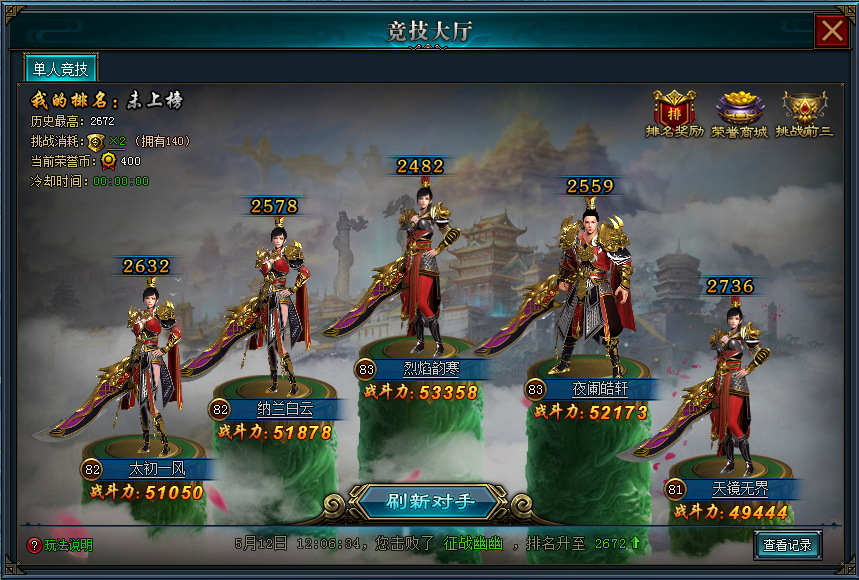This screenshot has width=859, height=580.
Task: Open the 玩法说明 gameplay help
Action: [x=60, y=545]
